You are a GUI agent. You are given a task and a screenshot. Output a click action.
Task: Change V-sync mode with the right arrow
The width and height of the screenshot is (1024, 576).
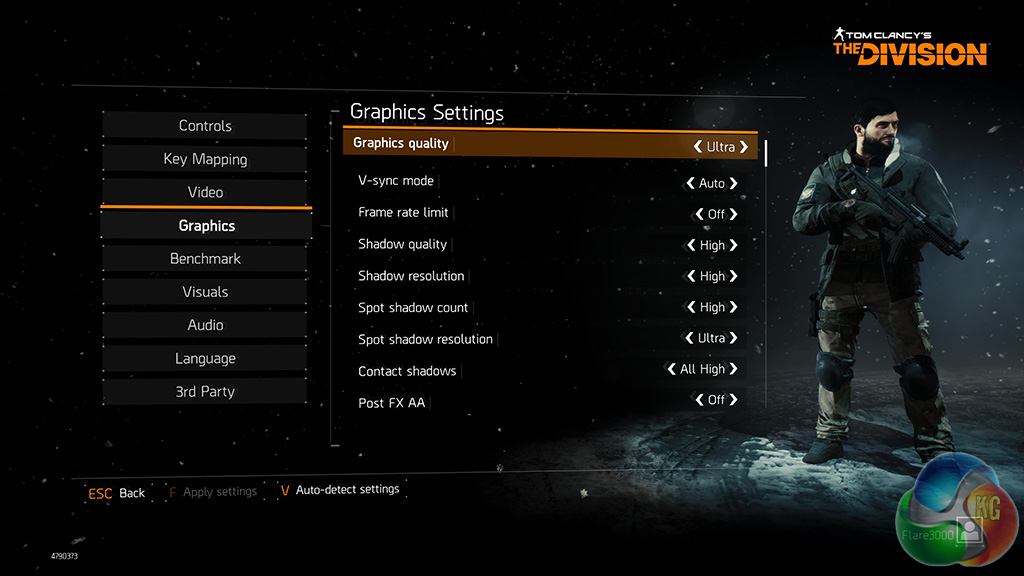[x=734, y=184]
